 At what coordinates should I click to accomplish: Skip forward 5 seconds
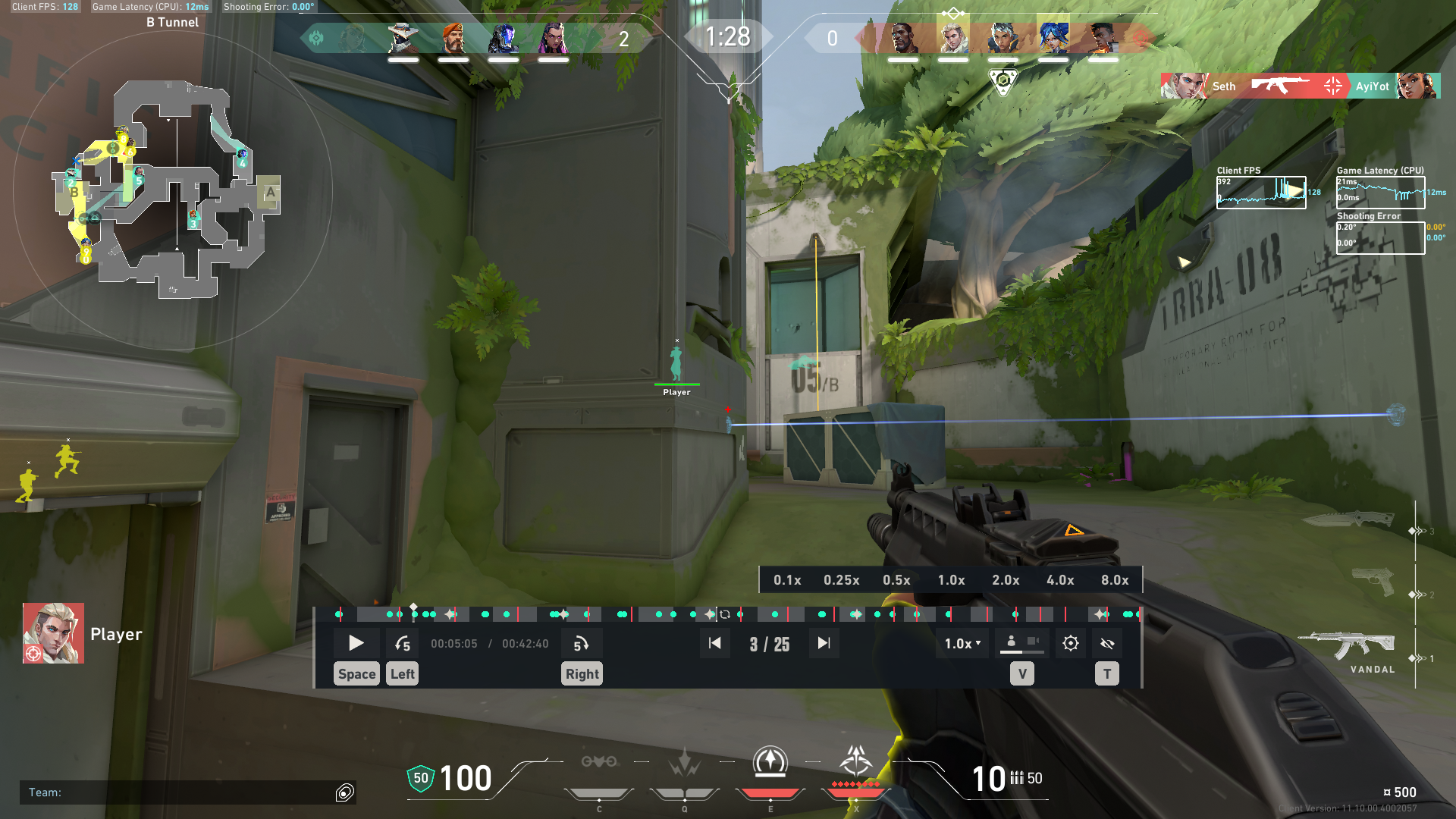click(x=582, y=643)
